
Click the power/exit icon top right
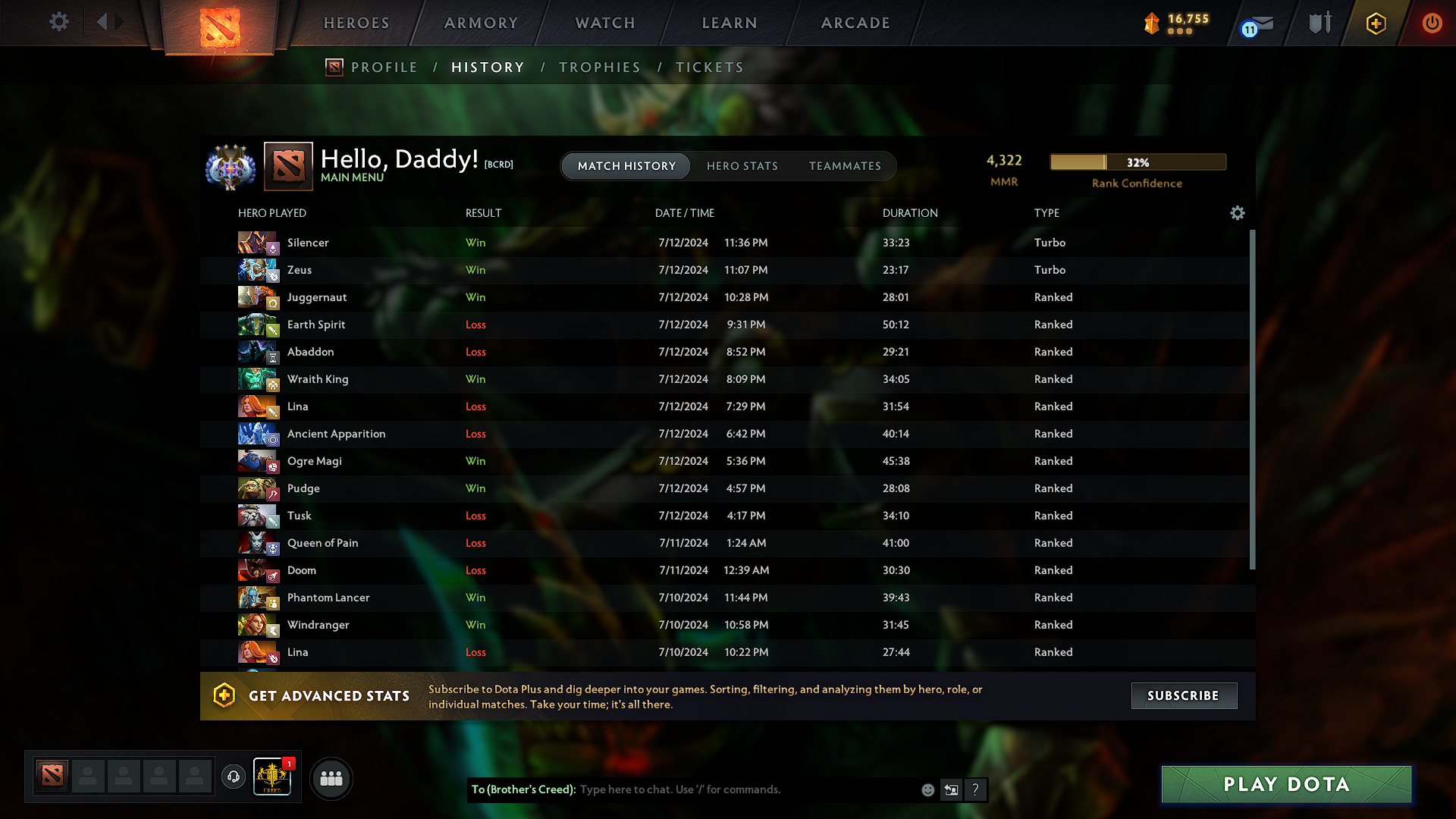1432,24
